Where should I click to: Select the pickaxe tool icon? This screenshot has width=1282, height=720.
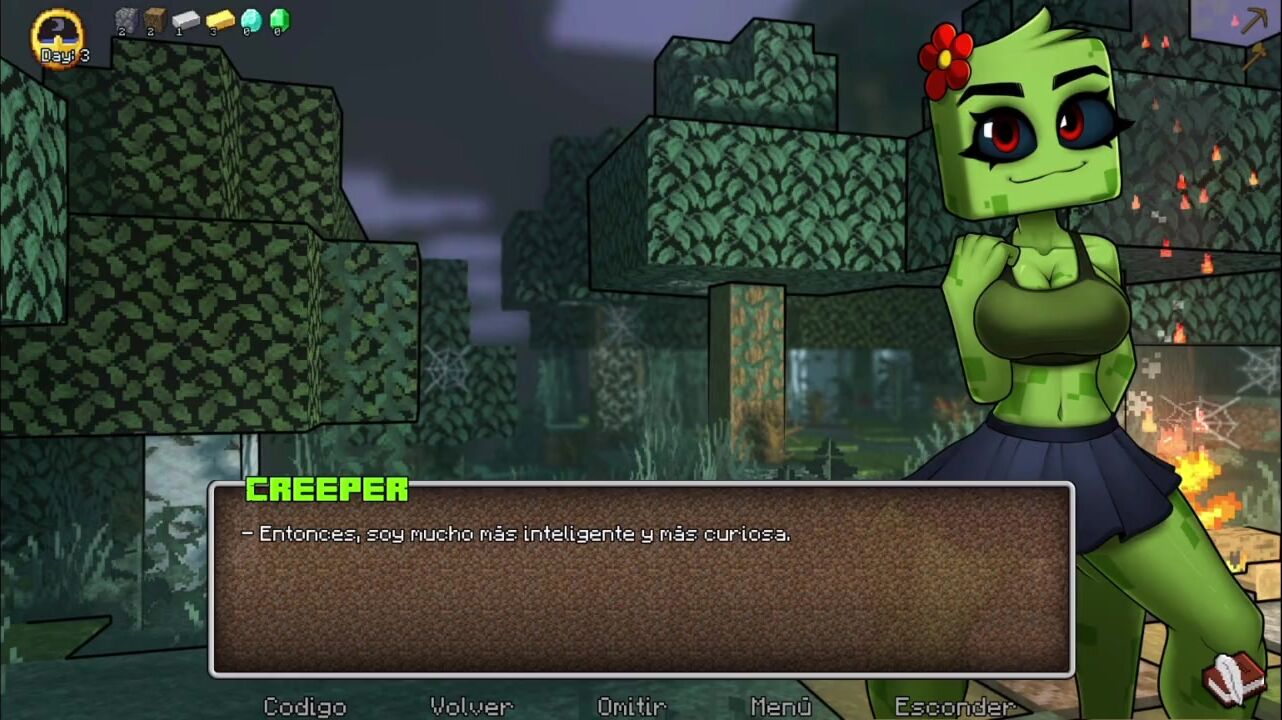click(1254, 20)
